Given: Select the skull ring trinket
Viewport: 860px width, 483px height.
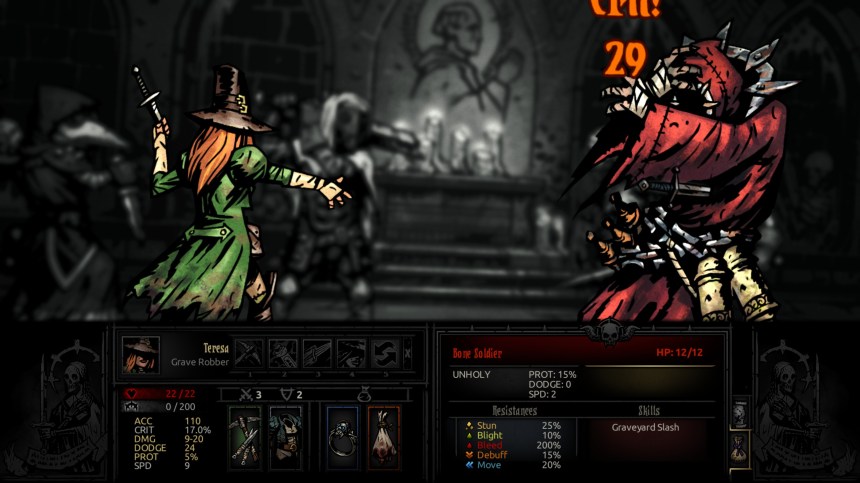Looking at the screenshot, I should [x=343, y=437].
